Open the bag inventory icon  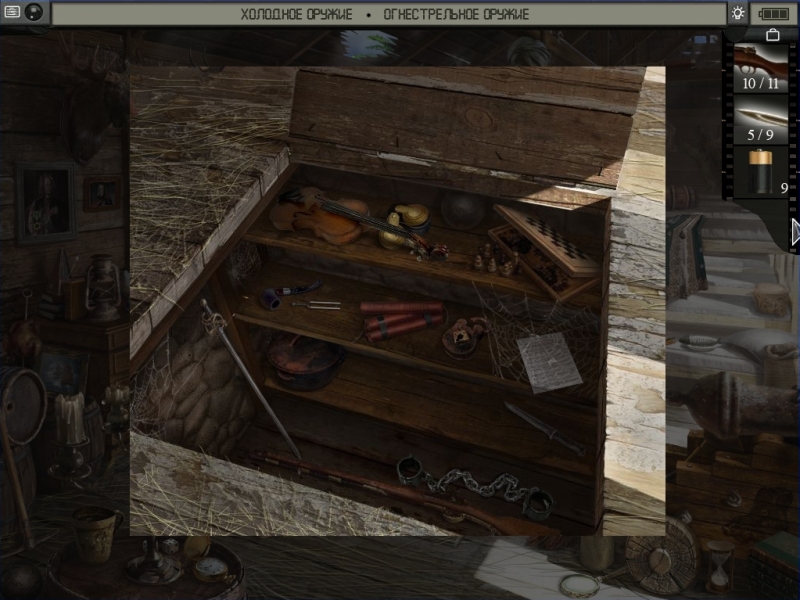772,35
